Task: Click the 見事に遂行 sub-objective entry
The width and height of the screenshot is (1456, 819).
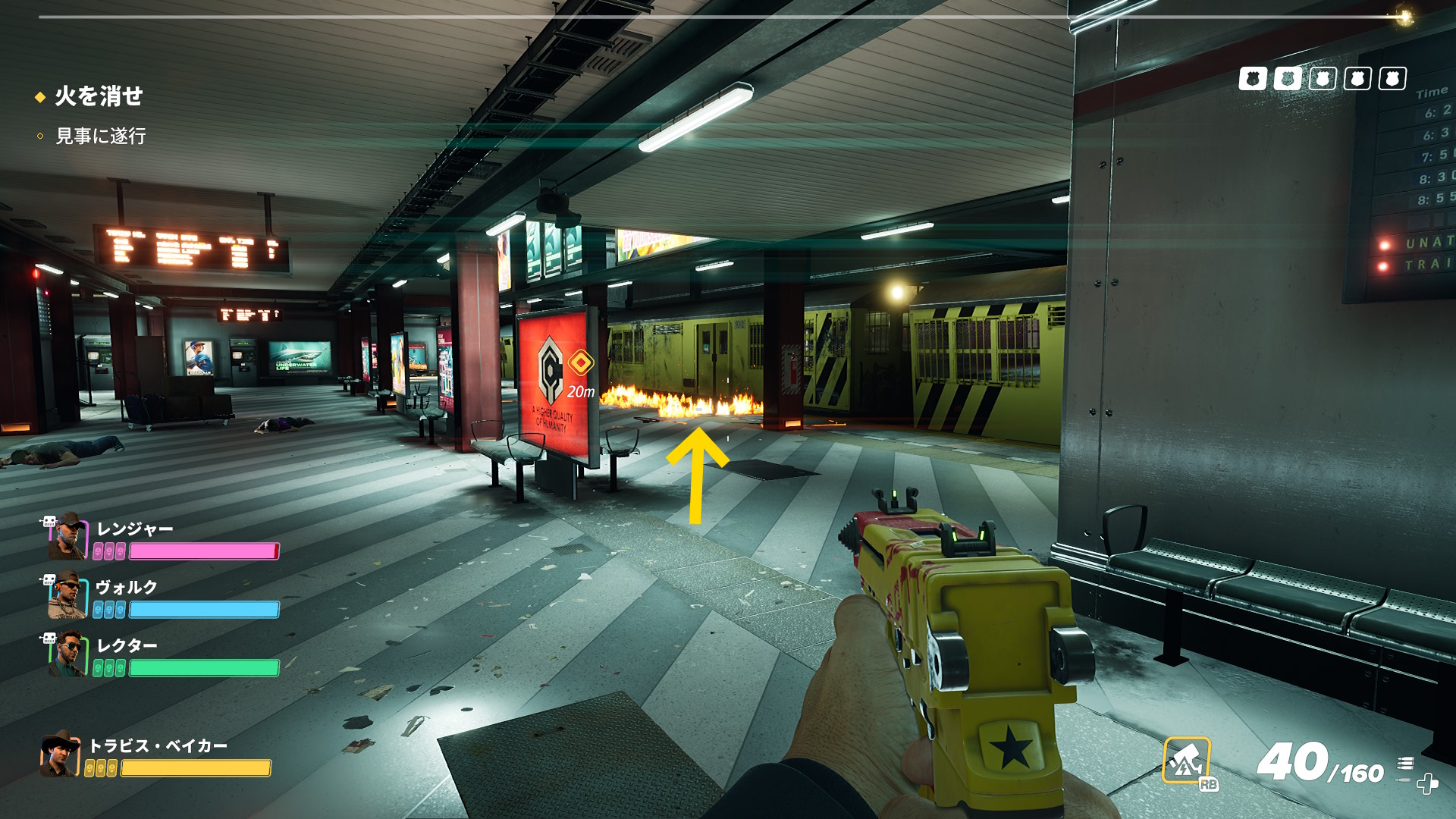Action: (x=100, y=136)
